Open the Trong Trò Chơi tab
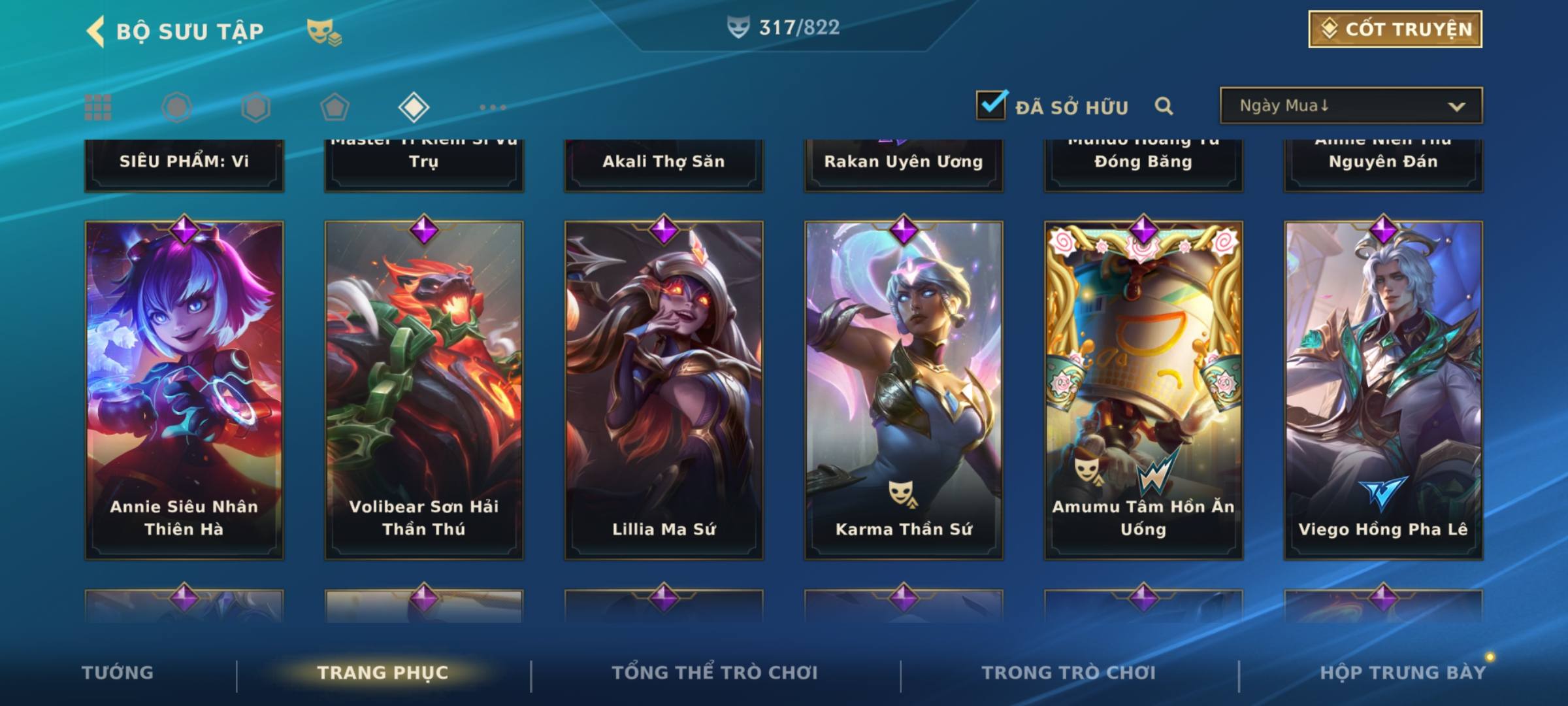Screen dimensions: 1568x706 [1069, 673]
